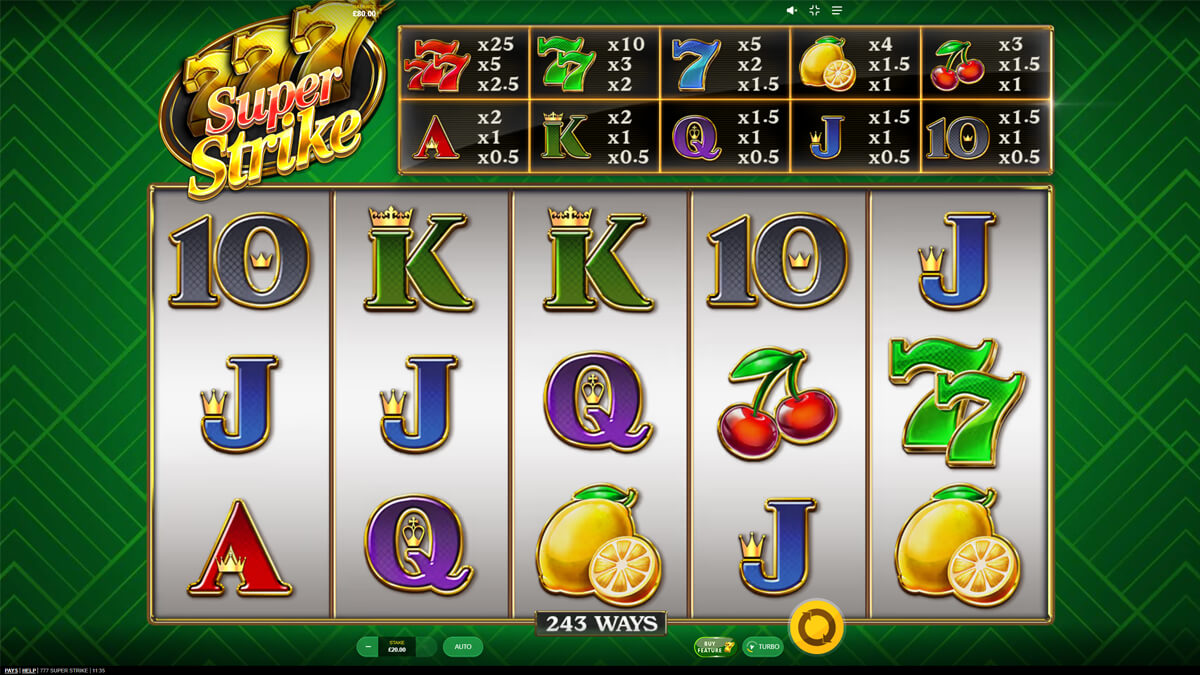Increase the stake with the plus button
This screenshot has width=1200, height=675.
pos(427,647)
